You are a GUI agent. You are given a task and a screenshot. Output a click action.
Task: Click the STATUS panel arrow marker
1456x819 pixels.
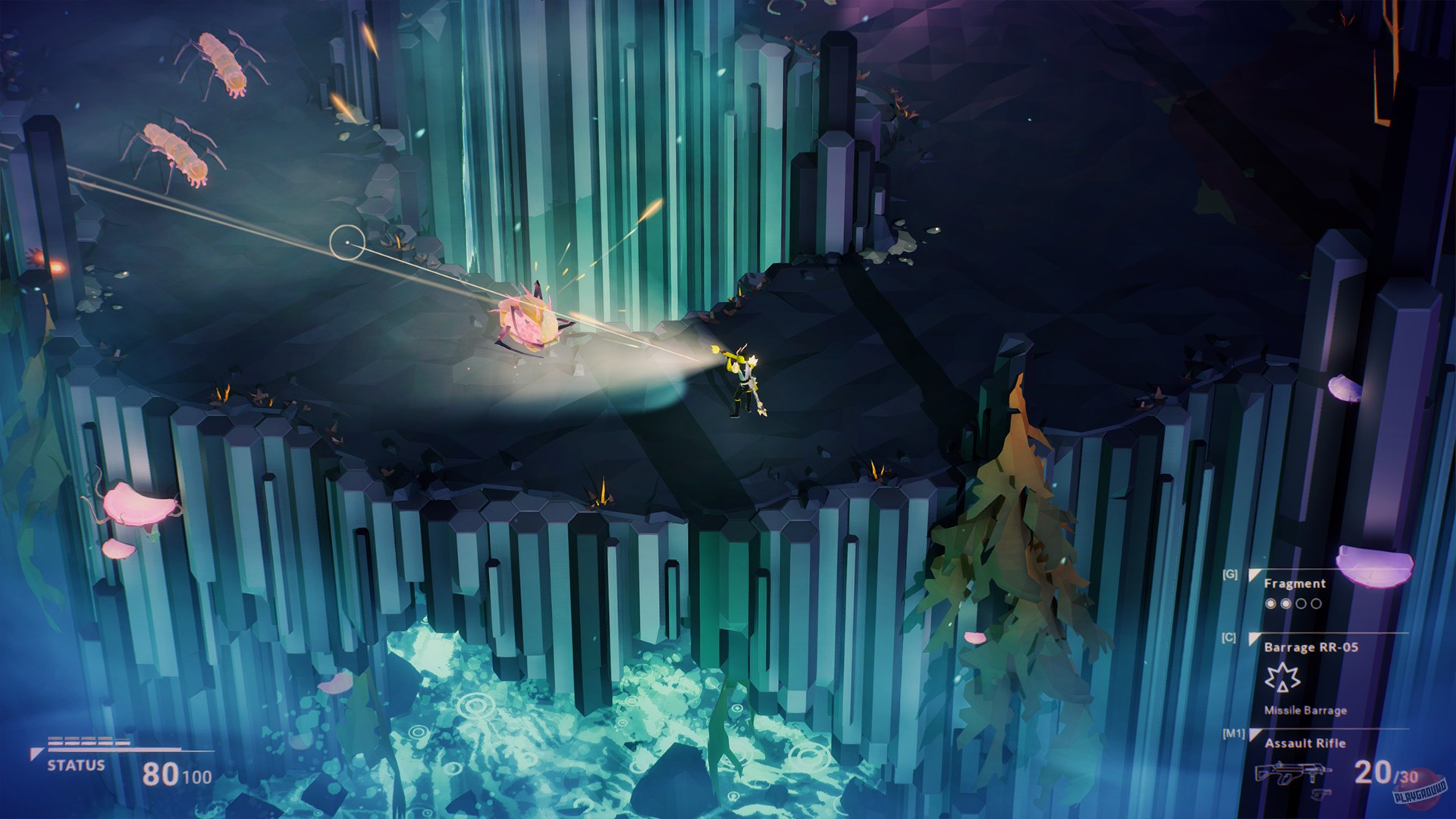37,753
